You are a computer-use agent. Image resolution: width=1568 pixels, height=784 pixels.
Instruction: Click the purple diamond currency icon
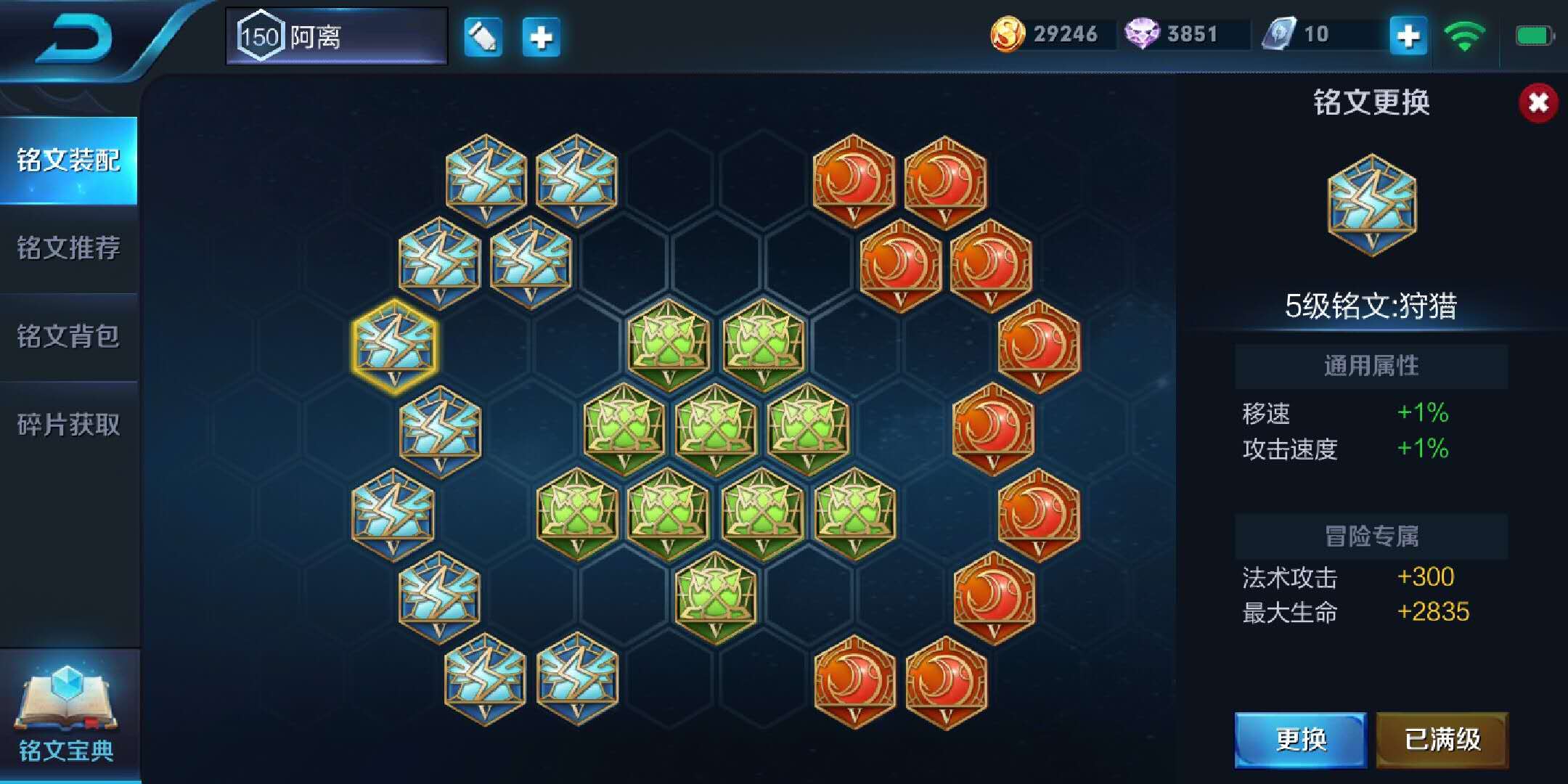(1141, 34)
